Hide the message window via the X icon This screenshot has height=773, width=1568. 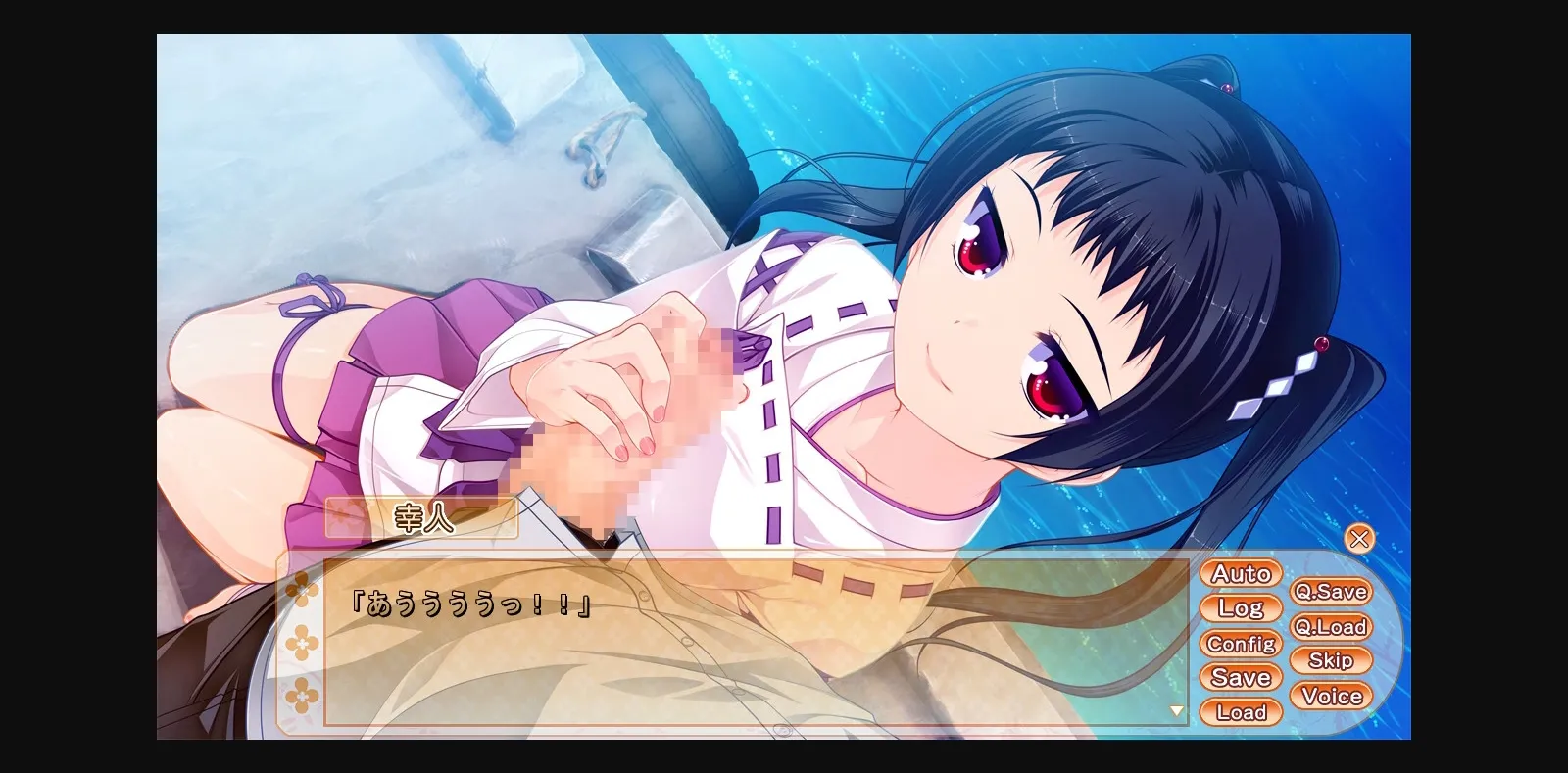pyautogui.click(x=1360, y=538)
